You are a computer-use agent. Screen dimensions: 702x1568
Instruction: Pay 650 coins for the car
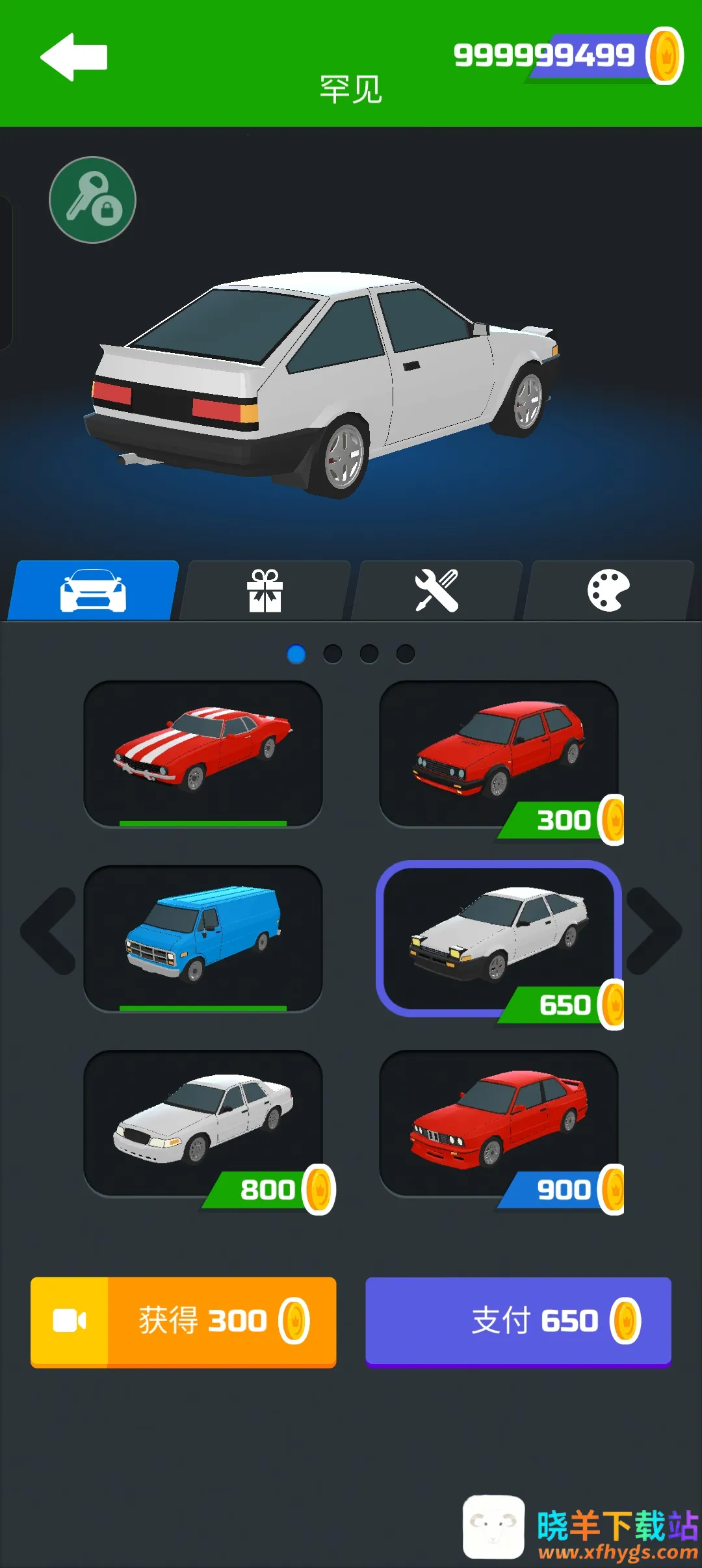click(518, 1322)
